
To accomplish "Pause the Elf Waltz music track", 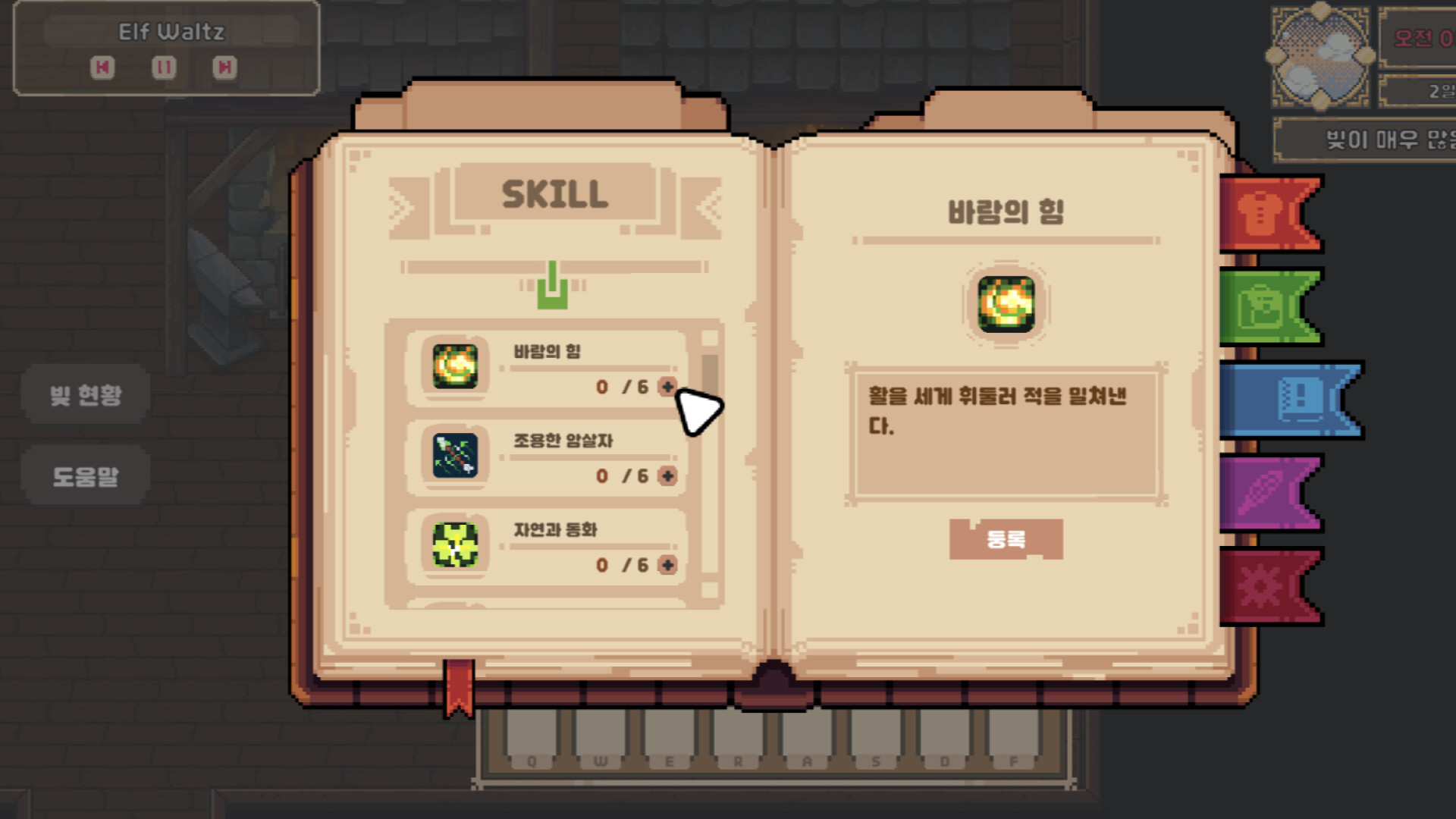I will tap(164, 67).
